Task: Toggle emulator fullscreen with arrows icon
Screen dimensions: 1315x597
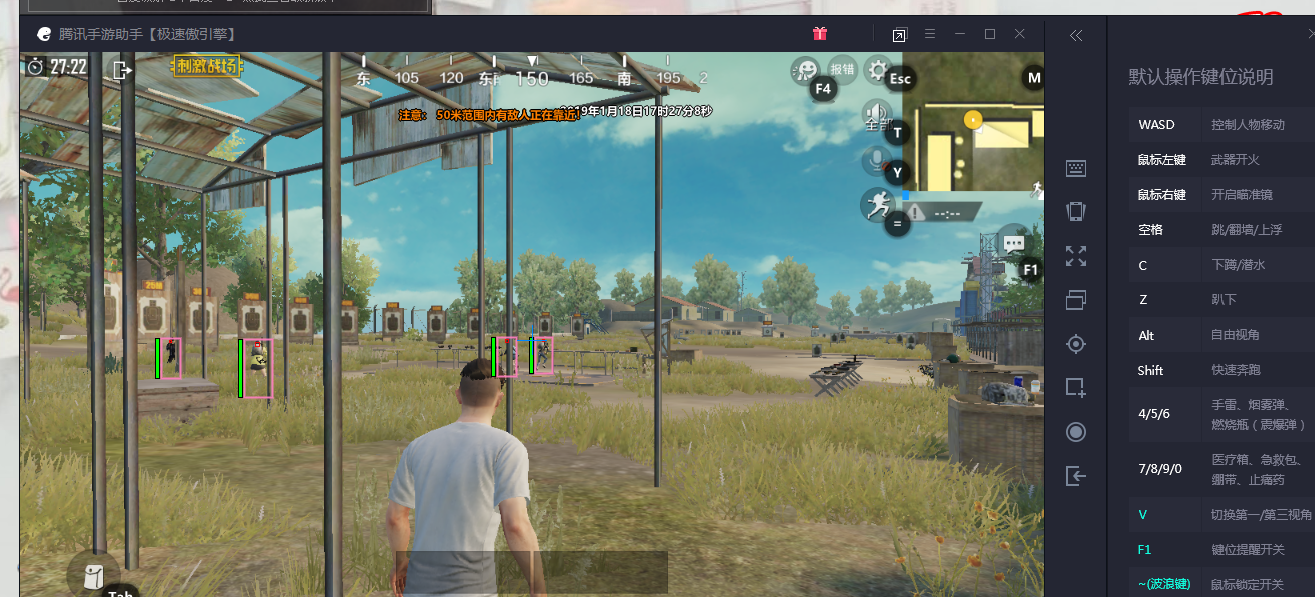Action: [x=1076, y=256]
